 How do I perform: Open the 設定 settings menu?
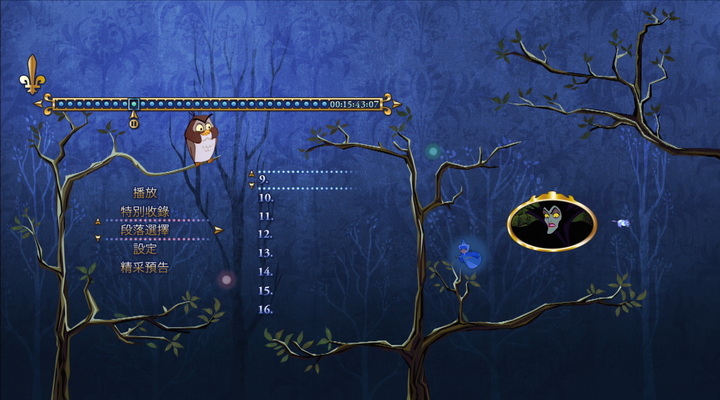[145, 248]
